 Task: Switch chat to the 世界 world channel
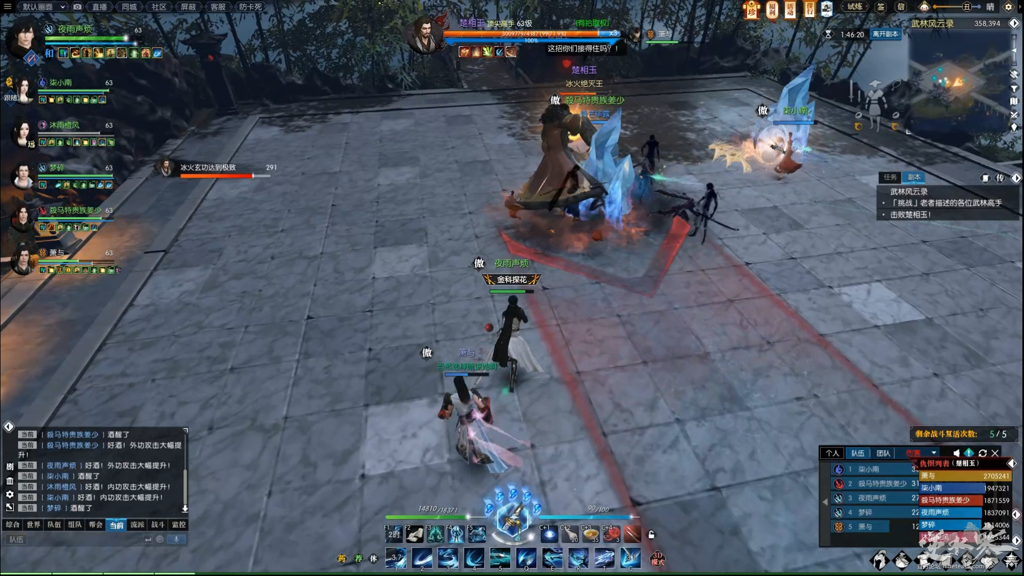33,524
